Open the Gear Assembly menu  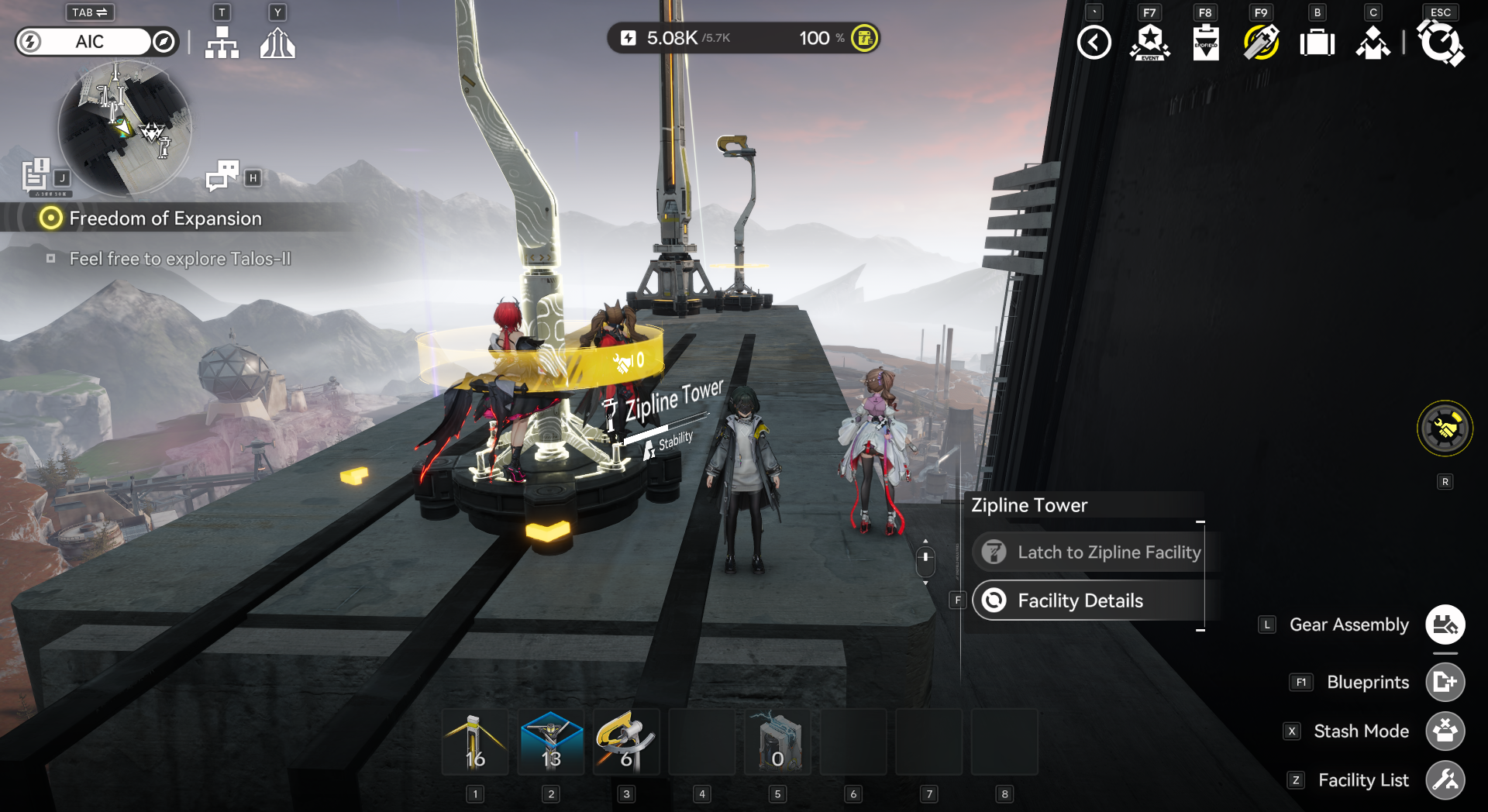tap(1445, 624)
